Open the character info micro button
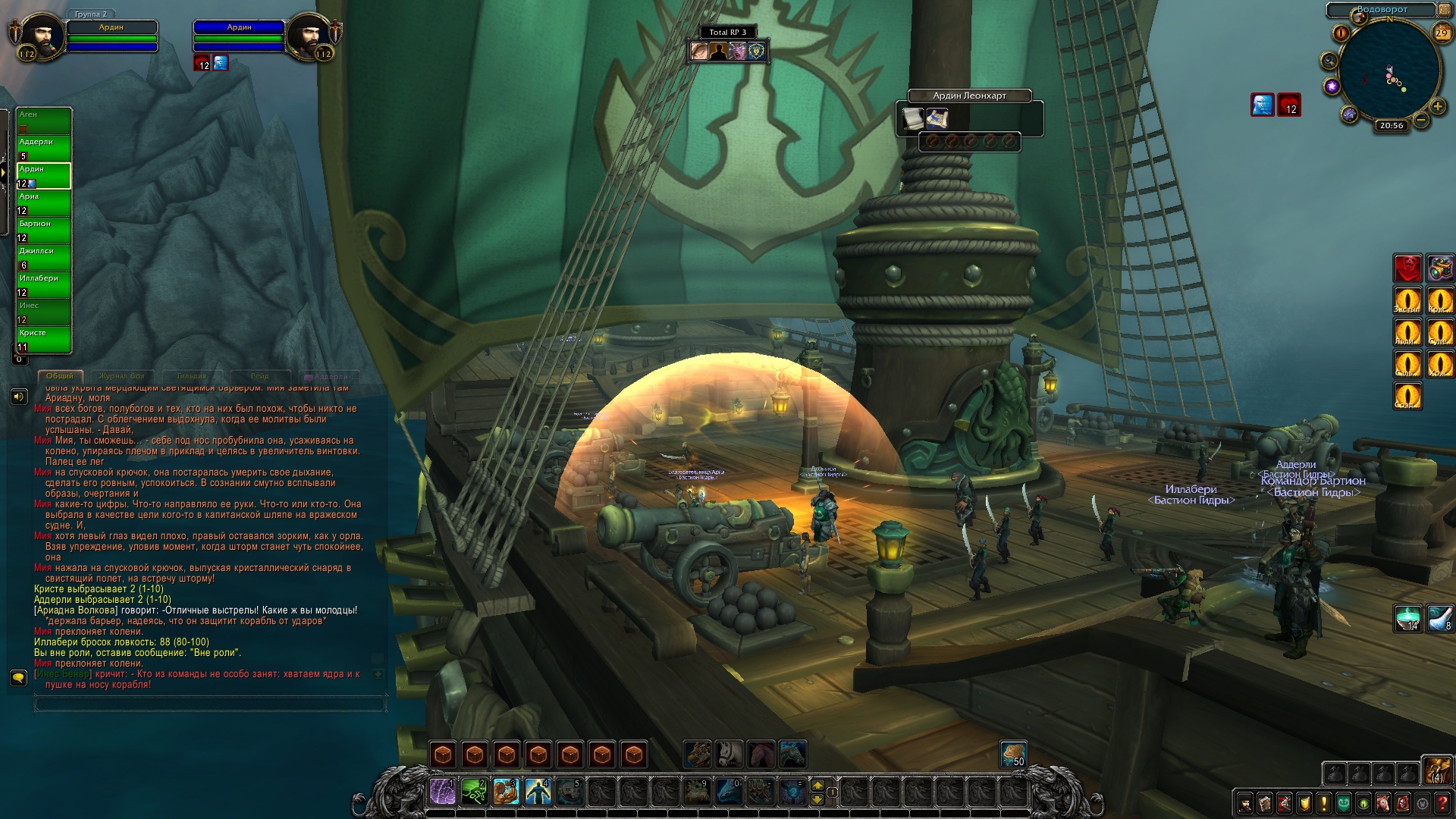 click(x=1245, y=803)
